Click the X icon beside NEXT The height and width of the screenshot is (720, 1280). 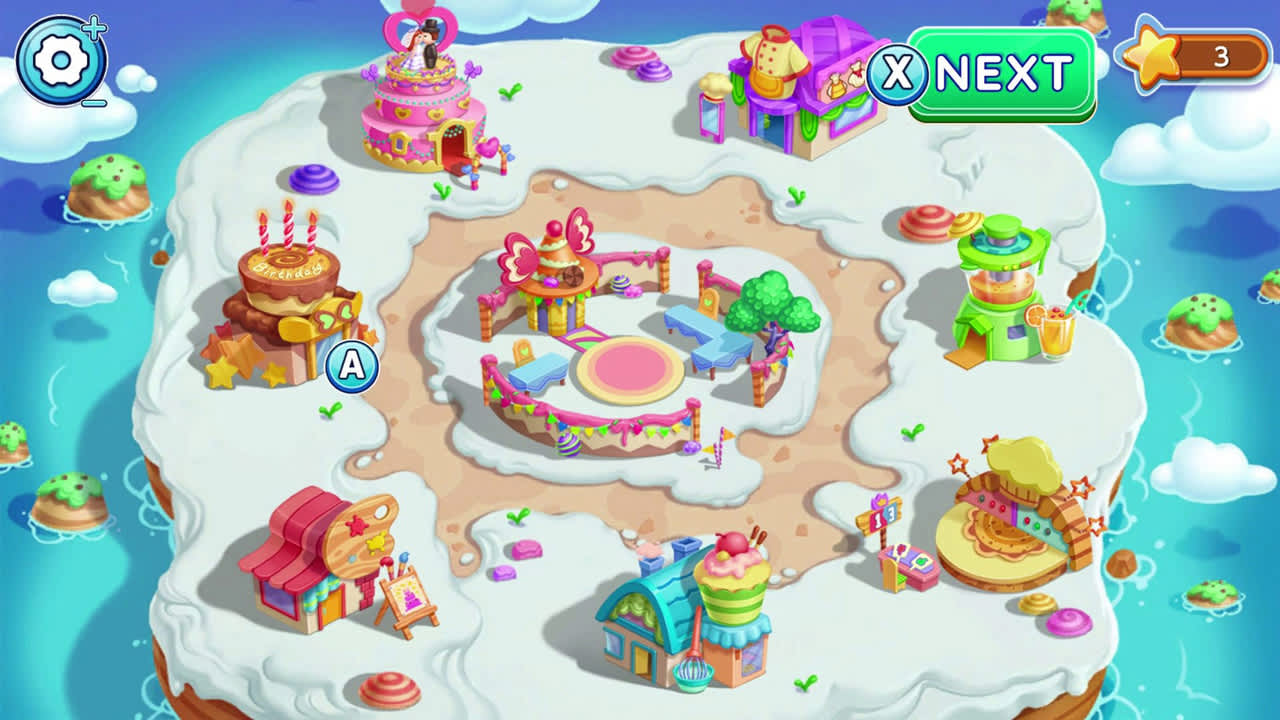901,70
